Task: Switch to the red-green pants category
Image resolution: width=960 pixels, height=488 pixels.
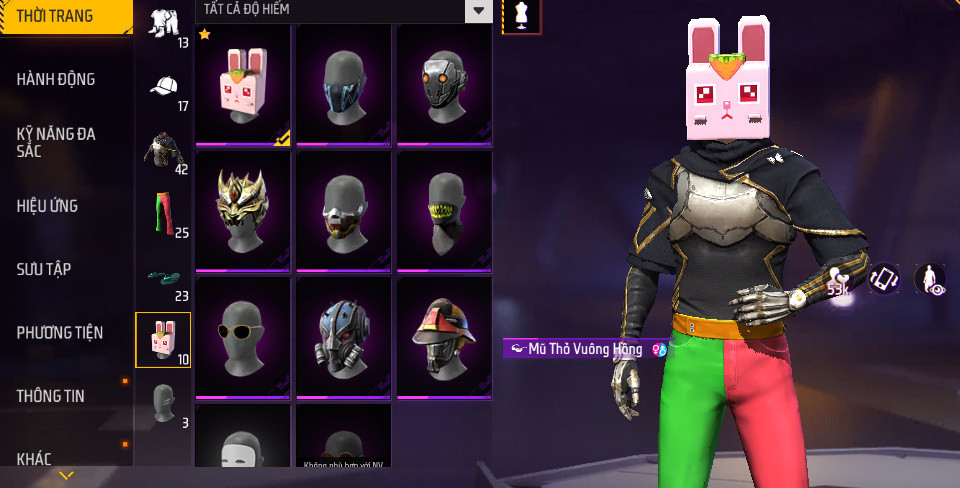Action: point(163,213)
